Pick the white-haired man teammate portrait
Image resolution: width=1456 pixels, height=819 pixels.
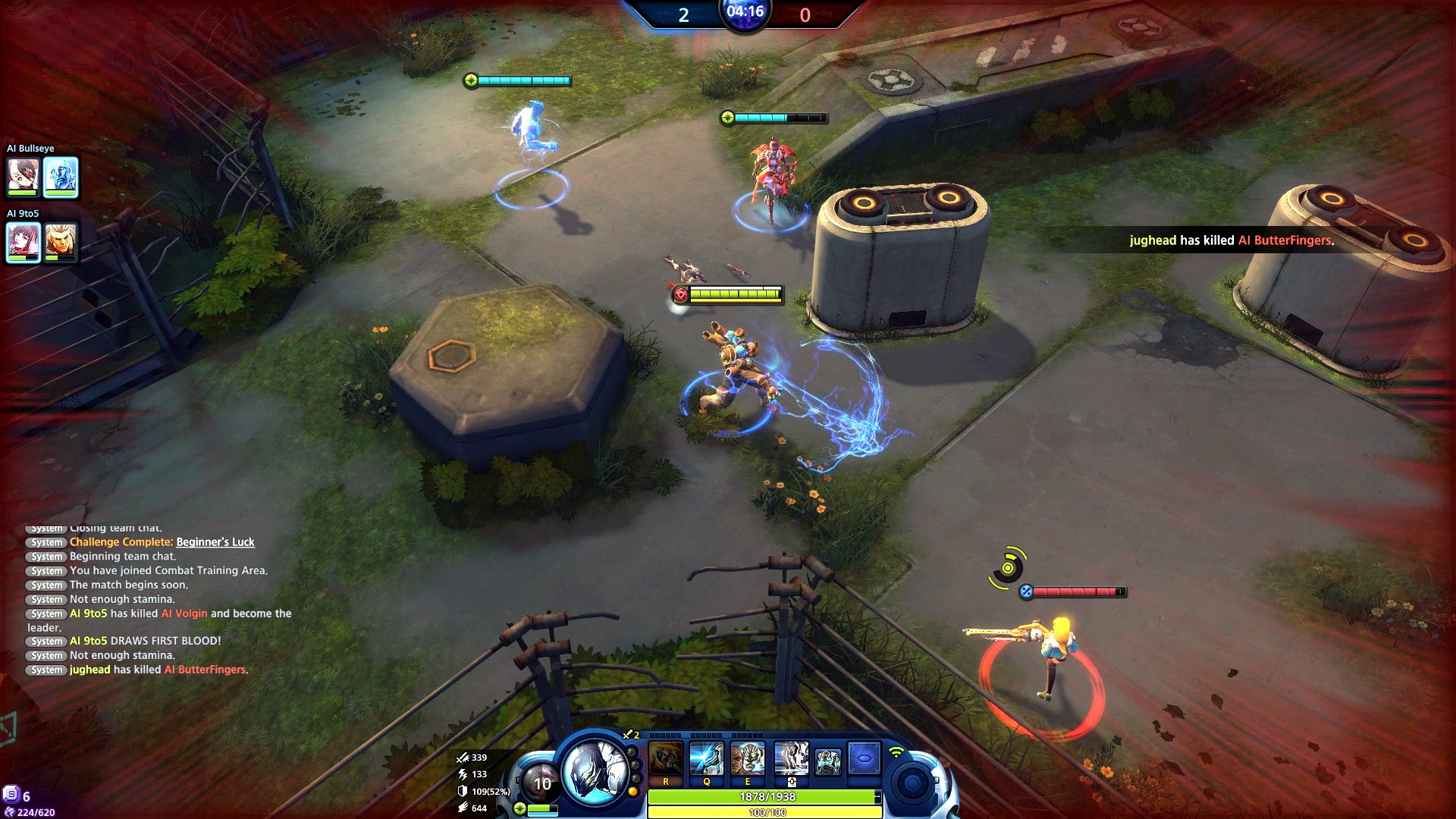[61, 241]
